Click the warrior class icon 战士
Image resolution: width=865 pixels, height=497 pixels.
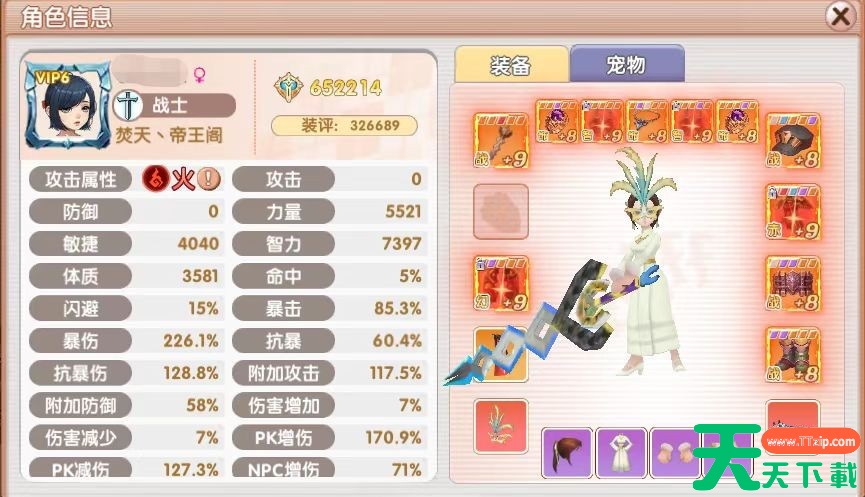tap(129, 105)
